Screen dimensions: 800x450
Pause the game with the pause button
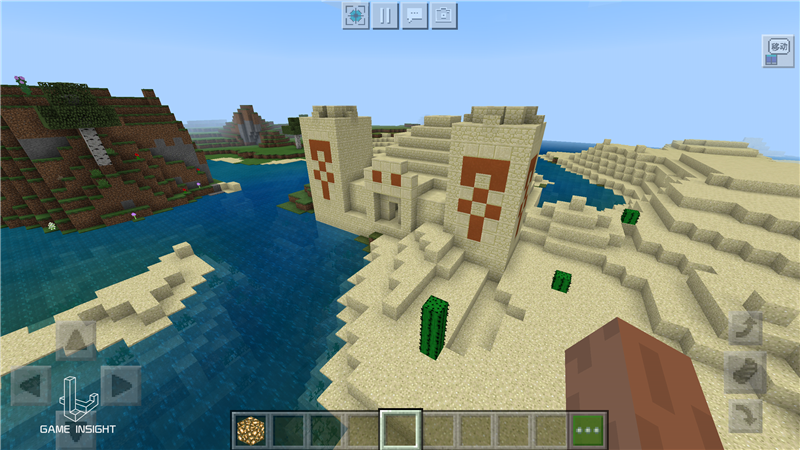pos(385,16)
